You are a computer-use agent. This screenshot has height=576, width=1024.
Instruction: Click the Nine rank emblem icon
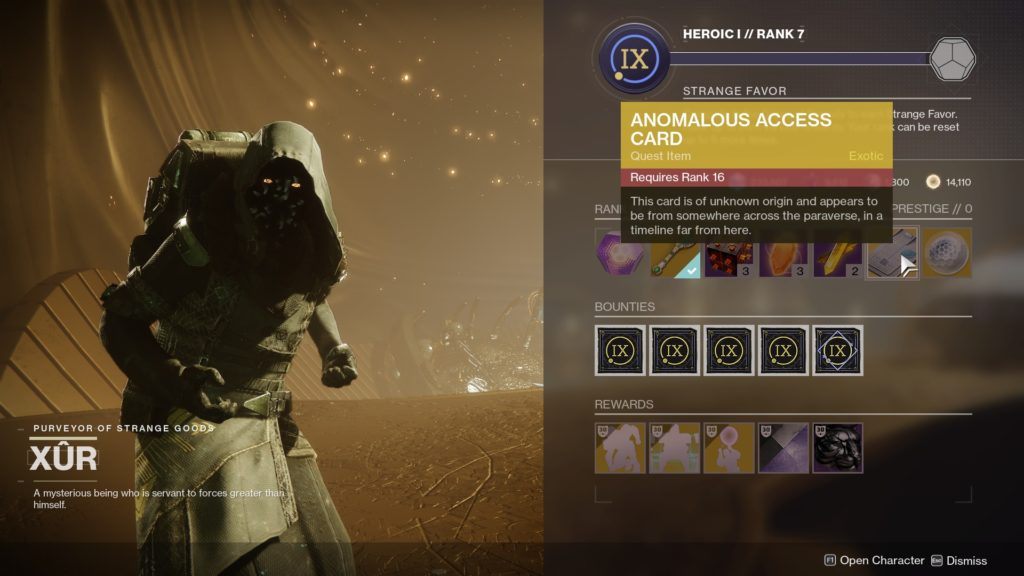(x=634, y=59)
